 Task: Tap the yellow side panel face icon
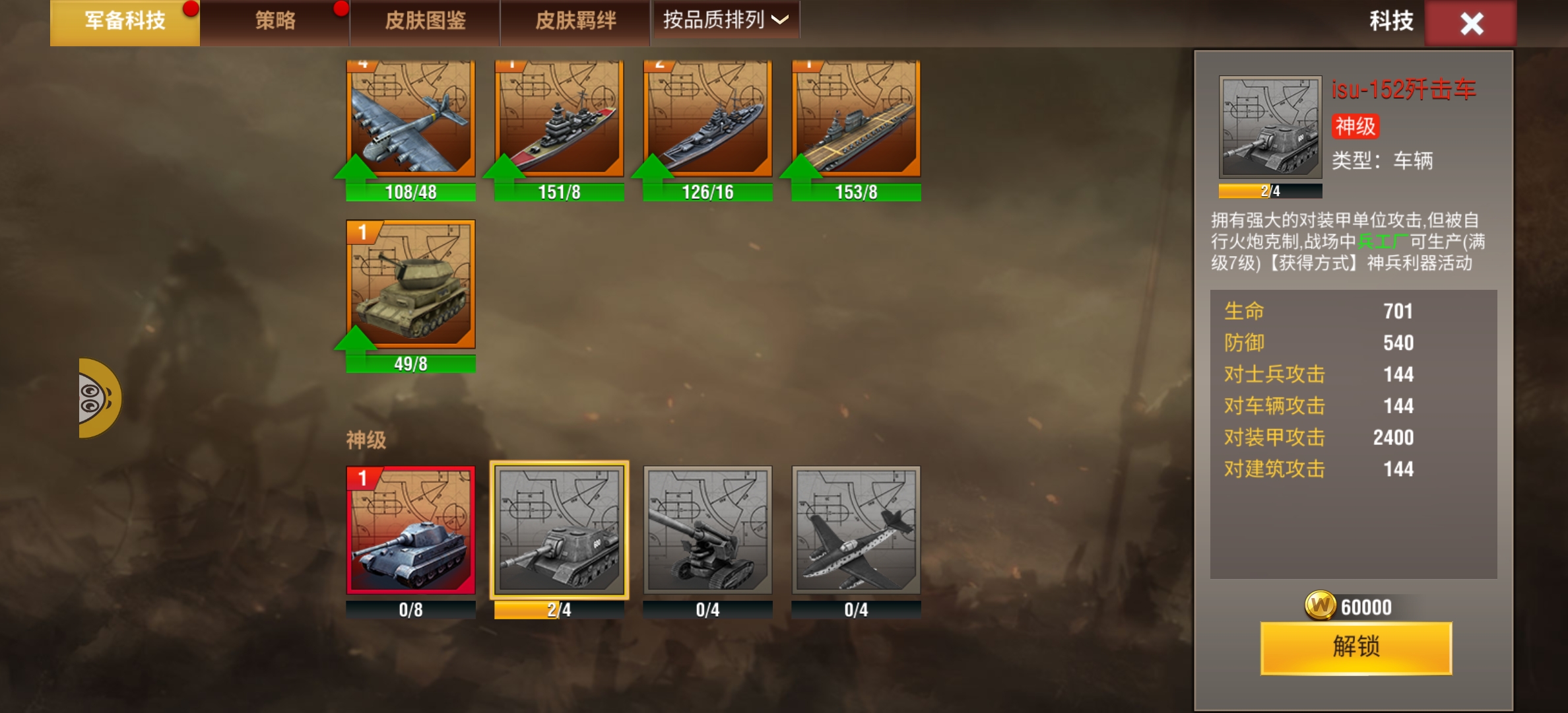coord(98,398)
